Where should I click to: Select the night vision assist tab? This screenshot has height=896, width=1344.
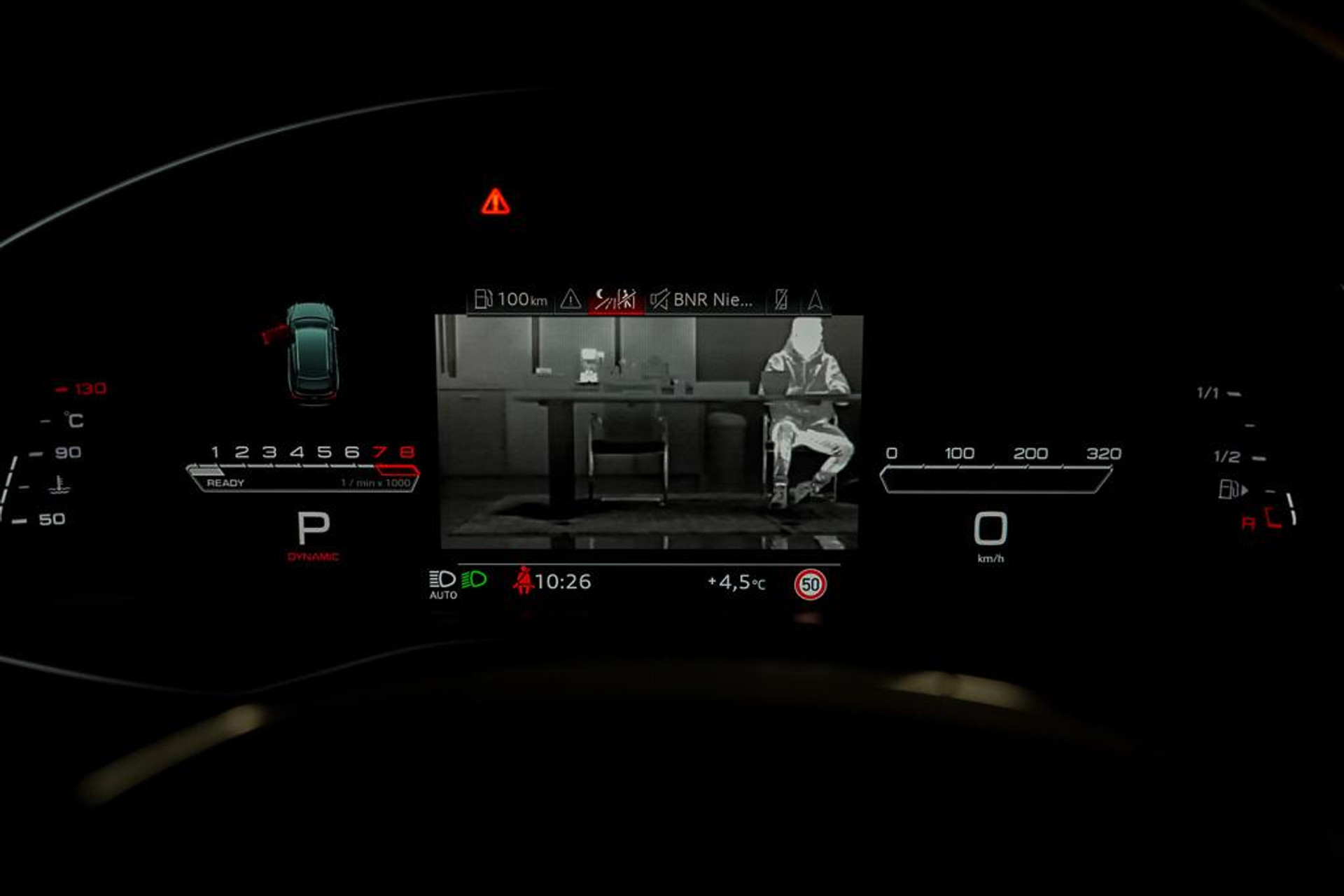pos(615,300)
